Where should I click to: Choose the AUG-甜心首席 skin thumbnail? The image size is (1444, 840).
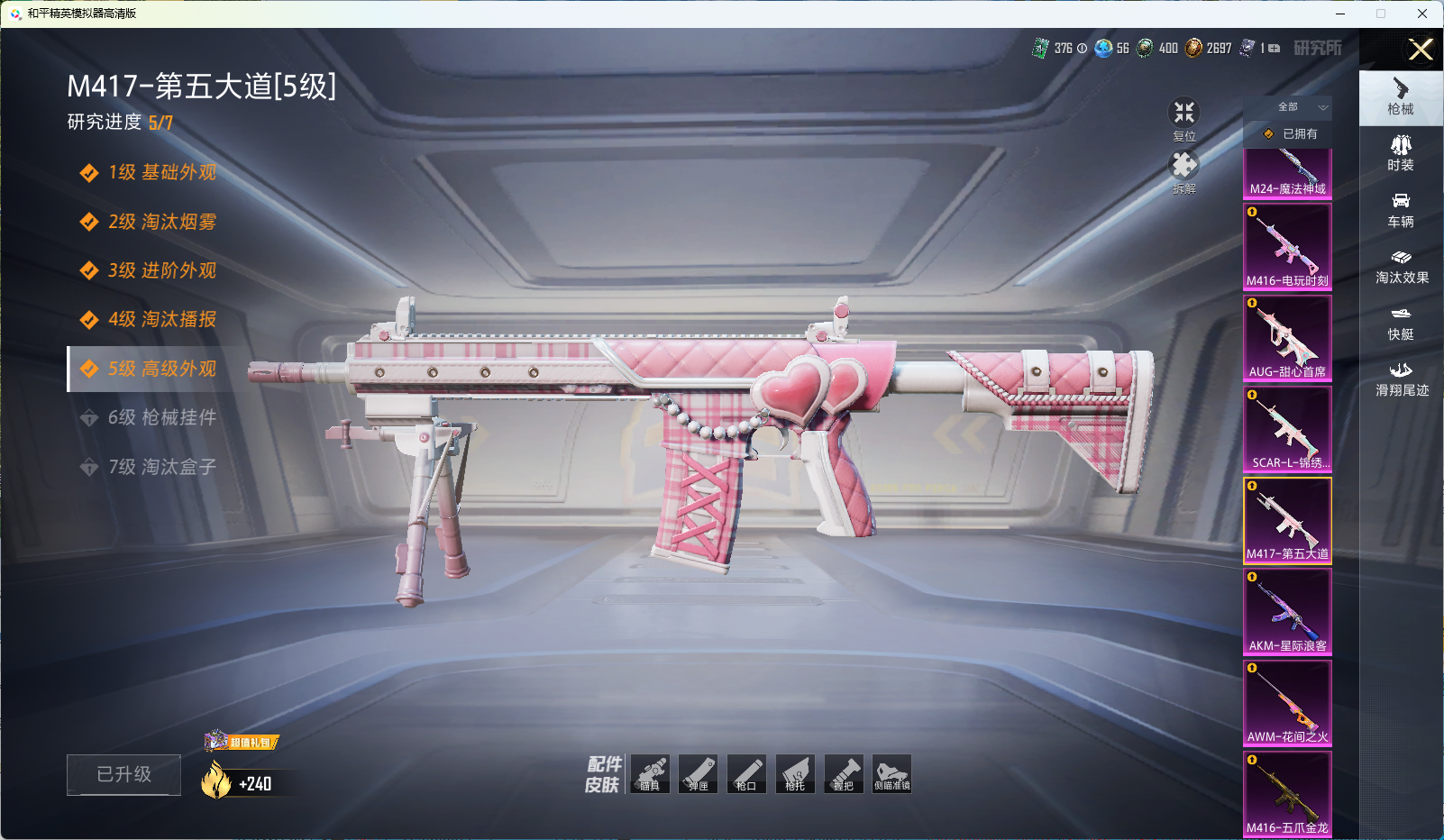pyautogui.click(x=1287, y=337)
